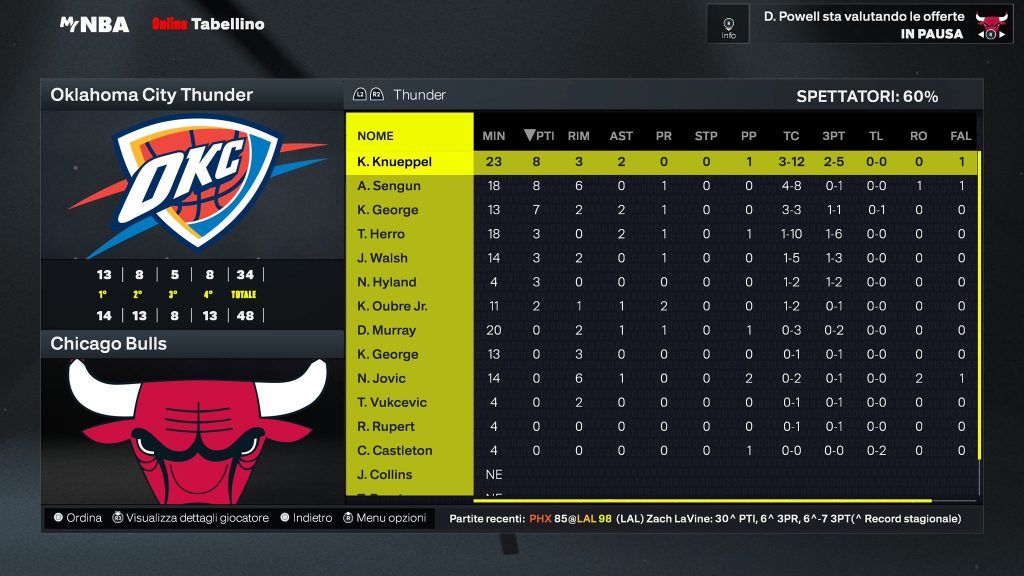Image resolution: width=1024 pixels, height=576 pixels.
Task: Sort the table by MIN column
Action: (x=493, y=136)
